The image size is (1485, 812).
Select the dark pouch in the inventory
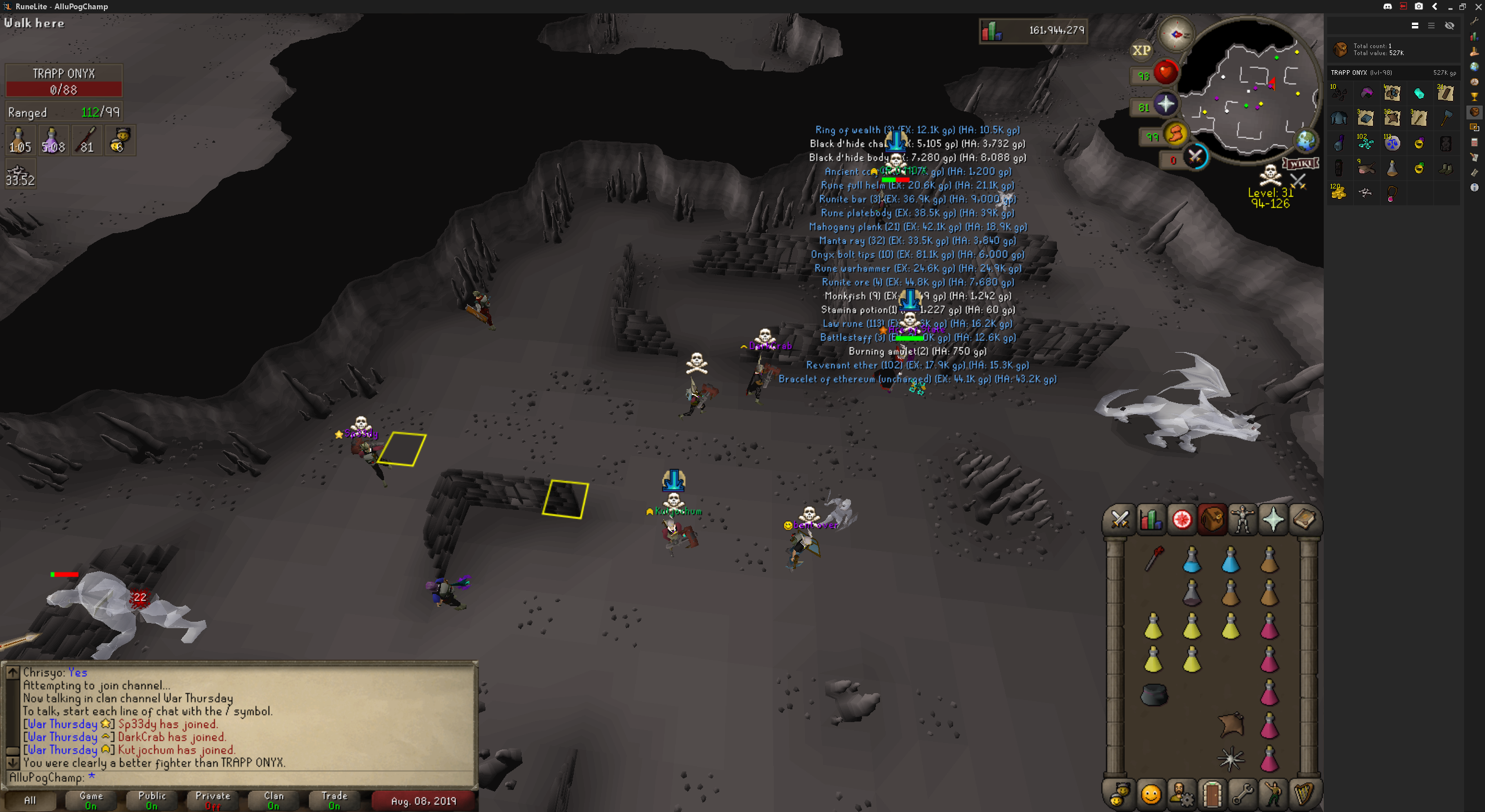[x=1154, y=694]
